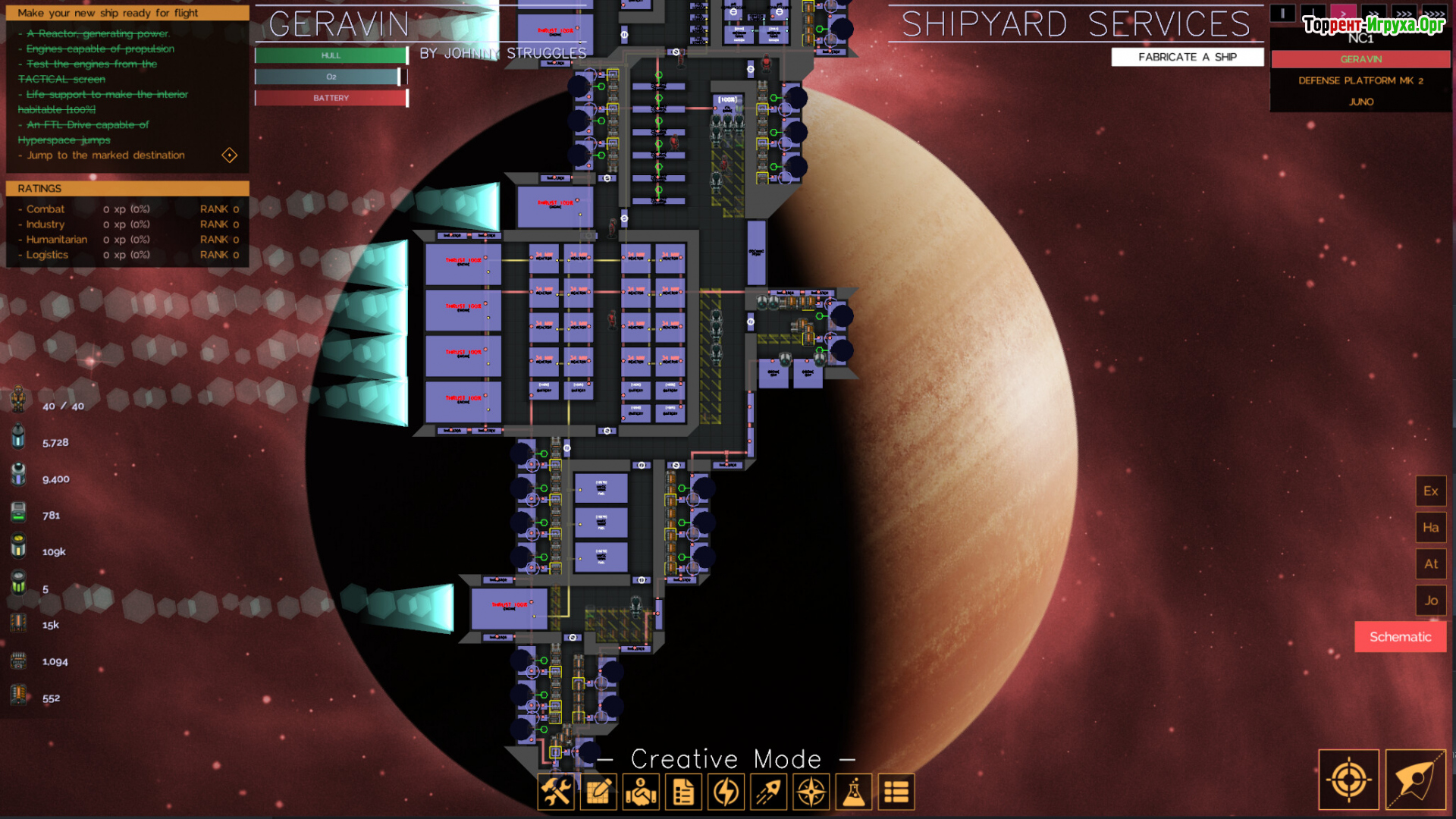Toggle the Schematic view
The image size is (1456, 819).
coord(1400,637)
